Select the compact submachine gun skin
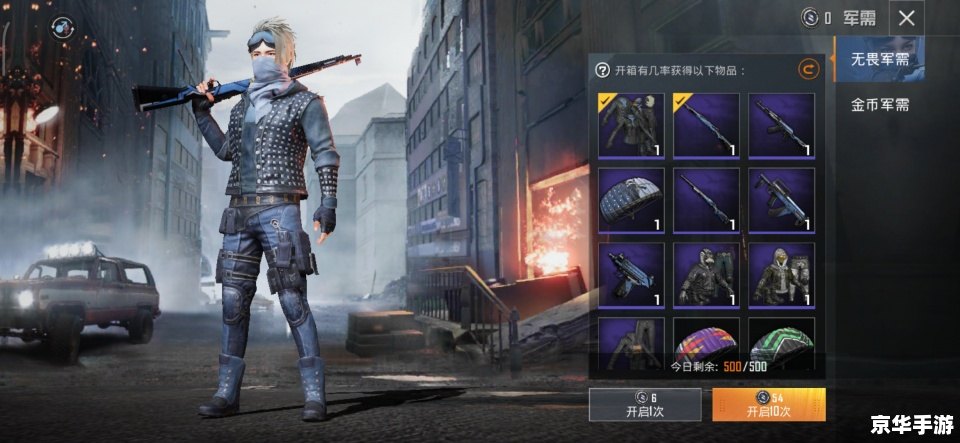The width and height of the screenshot is (960, 443). [632, 274]
